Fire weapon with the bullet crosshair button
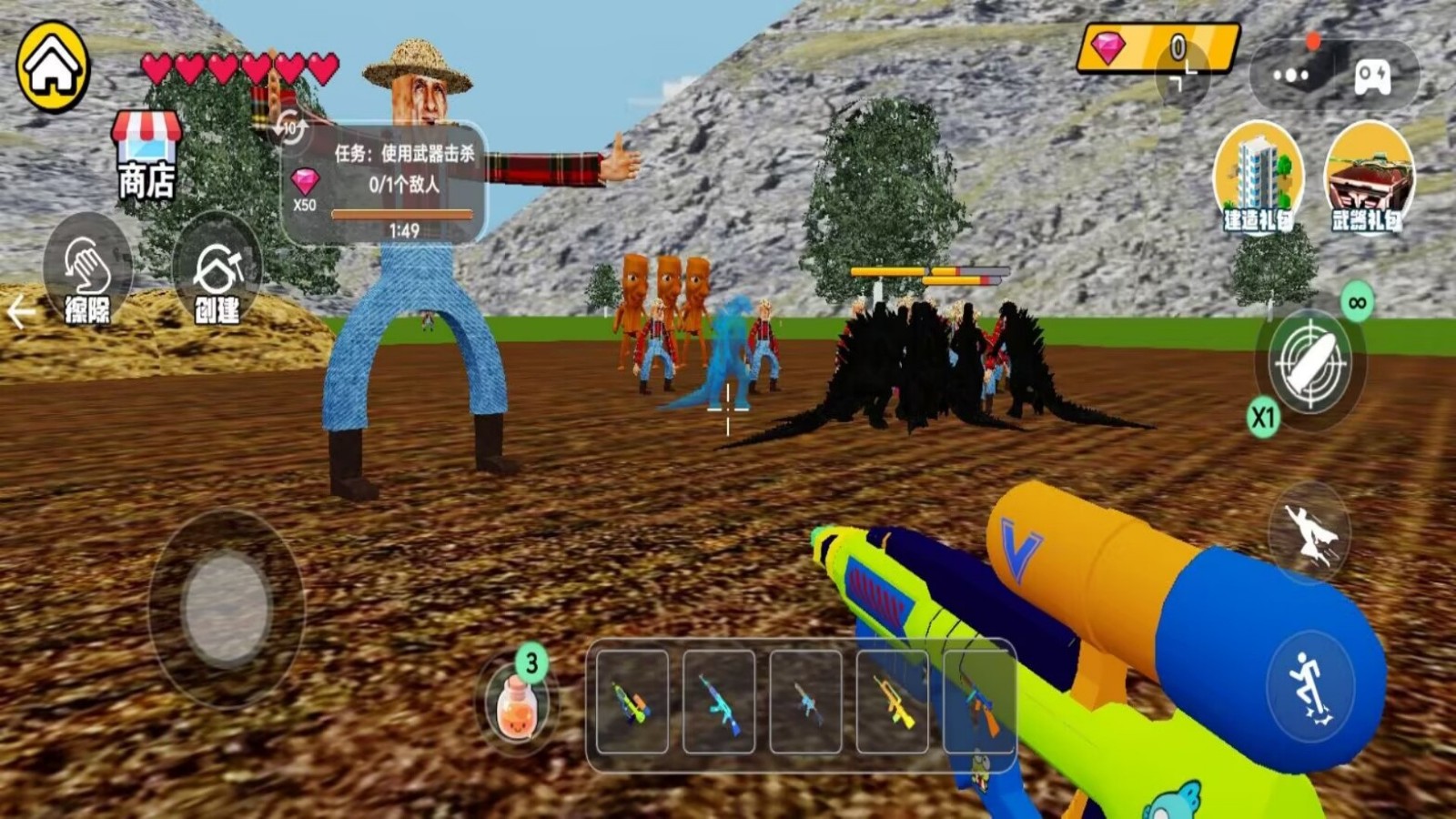This screenshot has width=1456, height=819. coord(1309,361)
